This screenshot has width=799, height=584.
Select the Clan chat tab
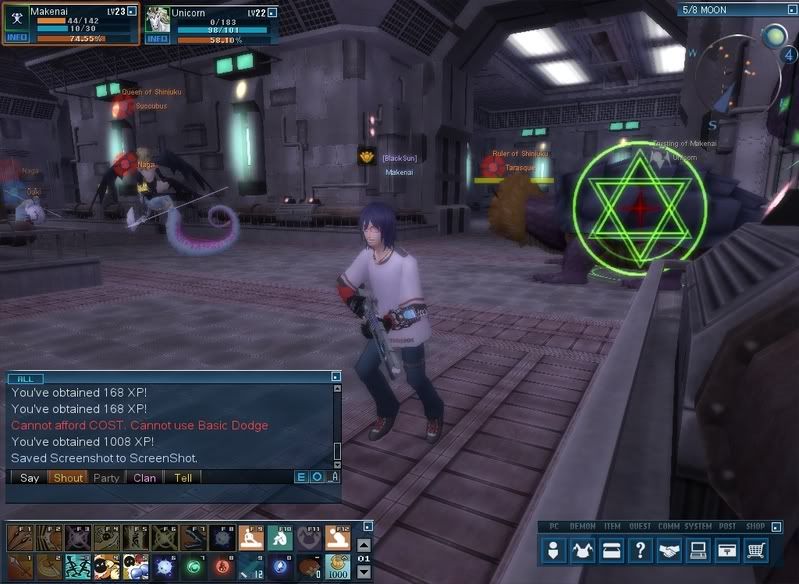pyautogui.click(x=145, y=478)
